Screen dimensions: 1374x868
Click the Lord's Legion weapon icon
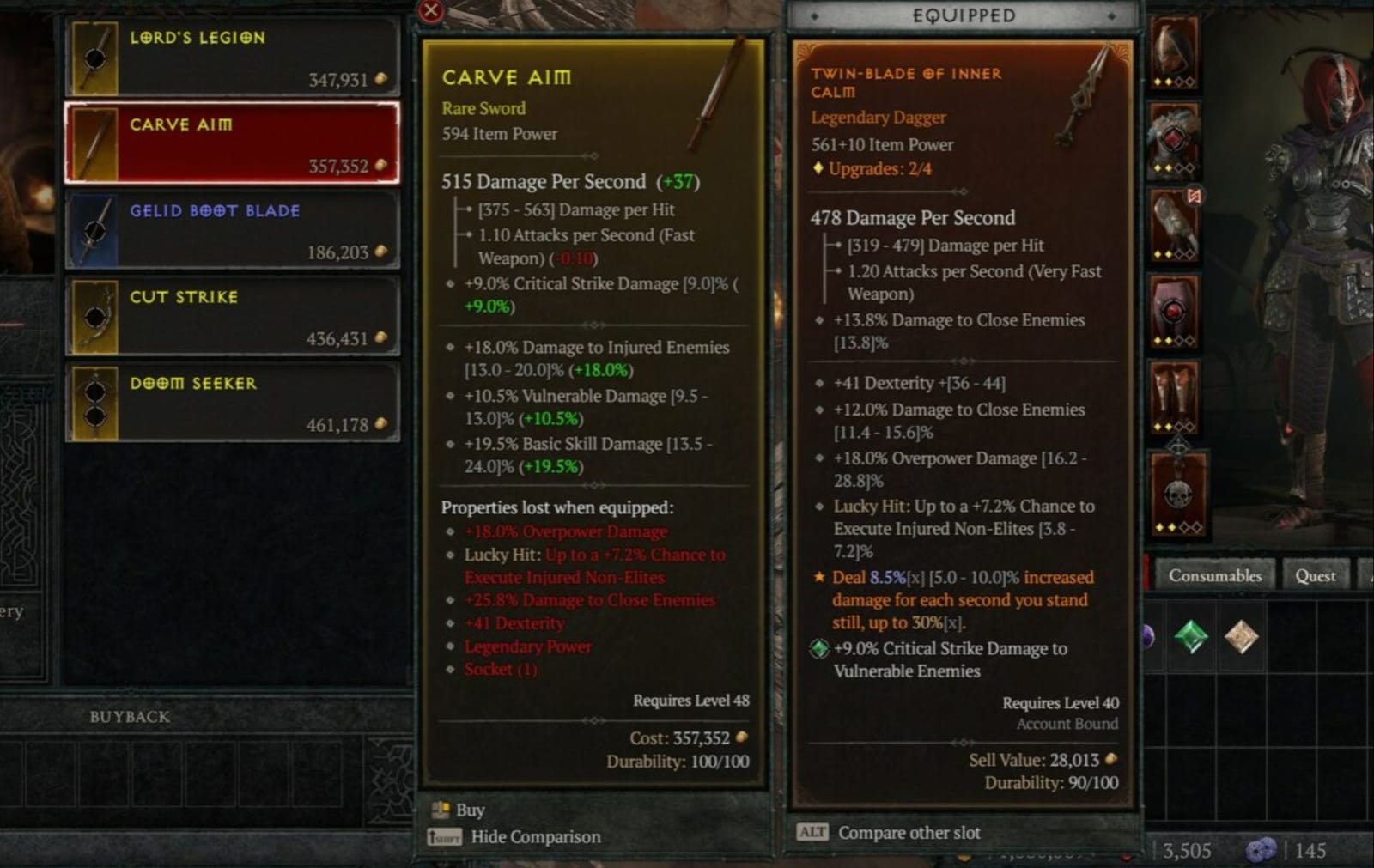click(x=94, y=57)
